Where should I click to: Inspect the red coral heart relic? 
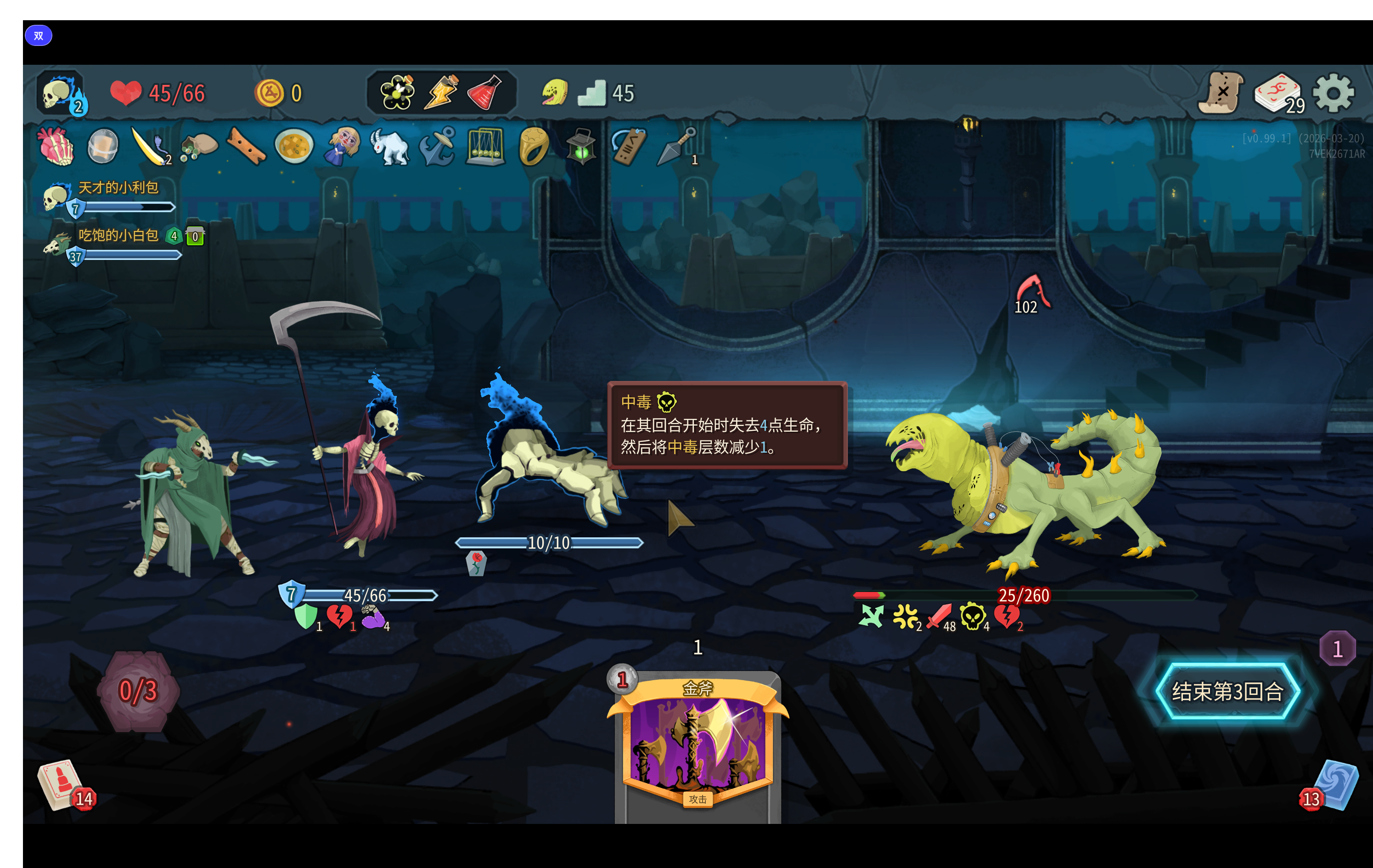(56, 147)
